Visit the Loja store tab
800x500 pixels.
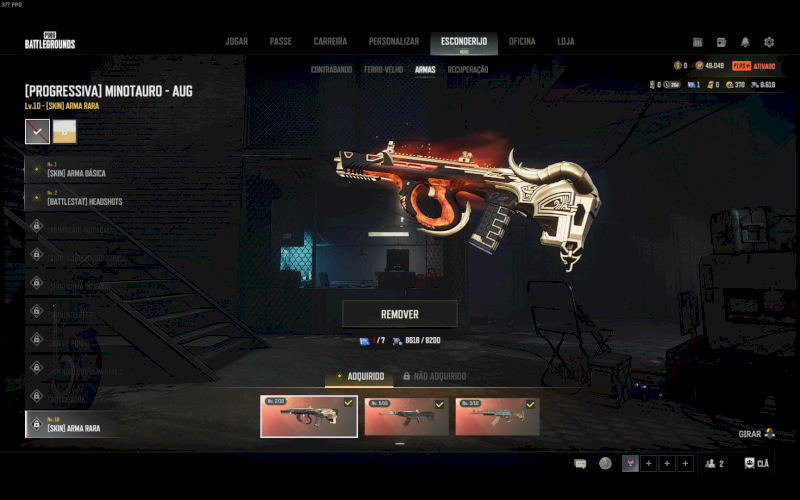(x=566, y=42)
